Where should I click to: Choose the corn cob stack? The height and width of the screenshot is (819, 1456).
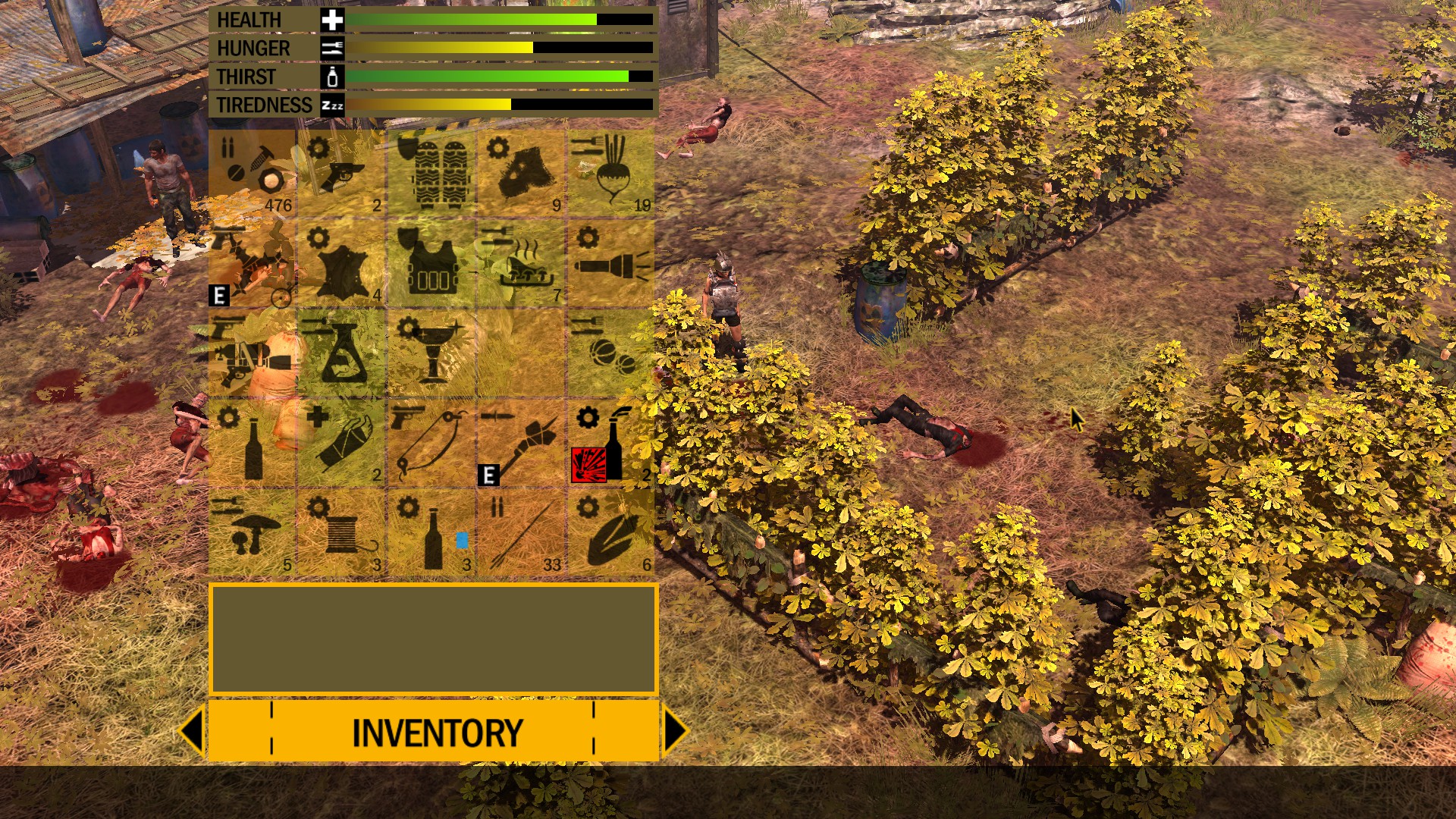point(611,533)
